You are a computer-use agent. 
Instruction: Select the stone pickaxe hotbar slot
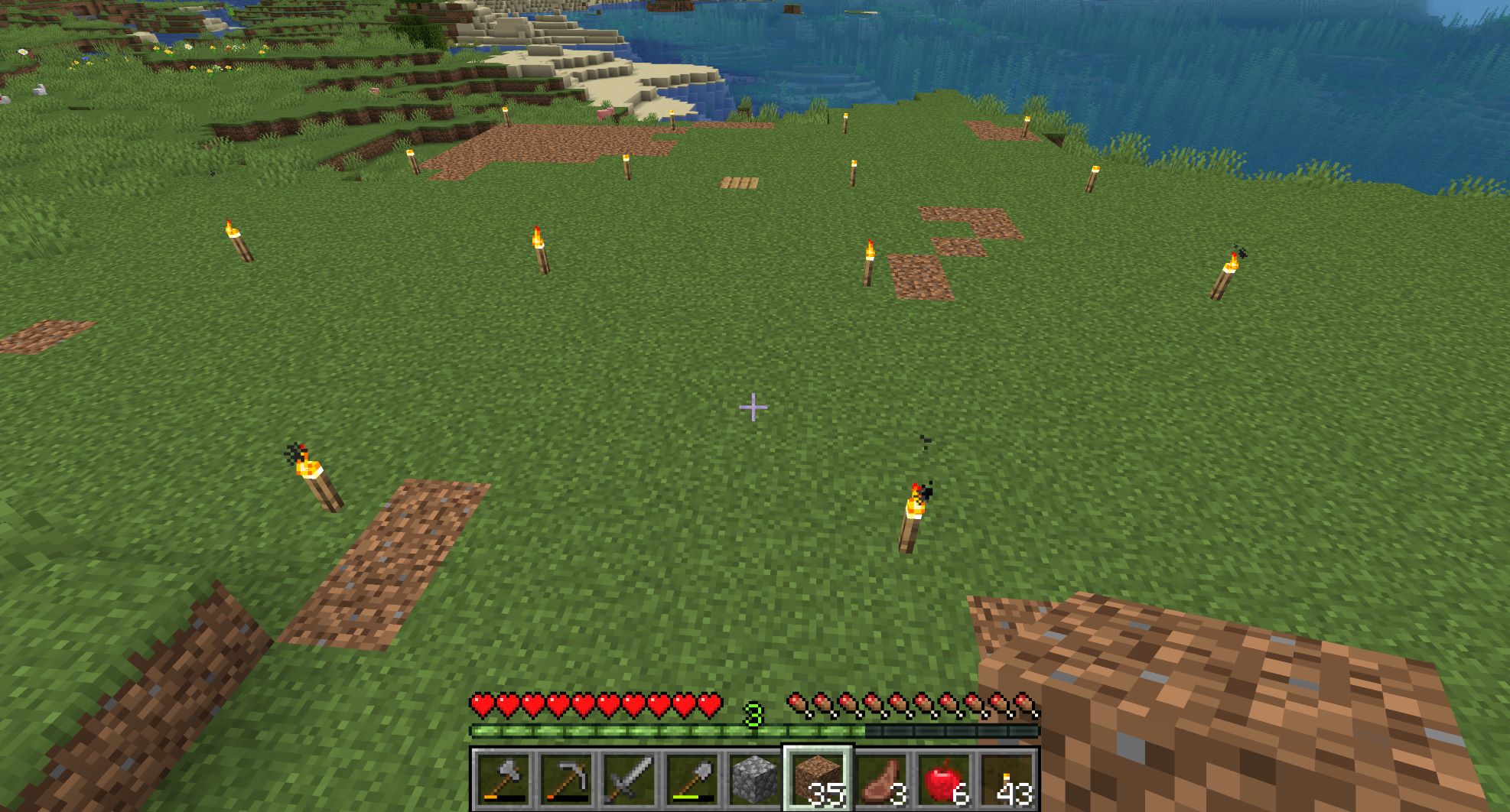coord(565,779)
